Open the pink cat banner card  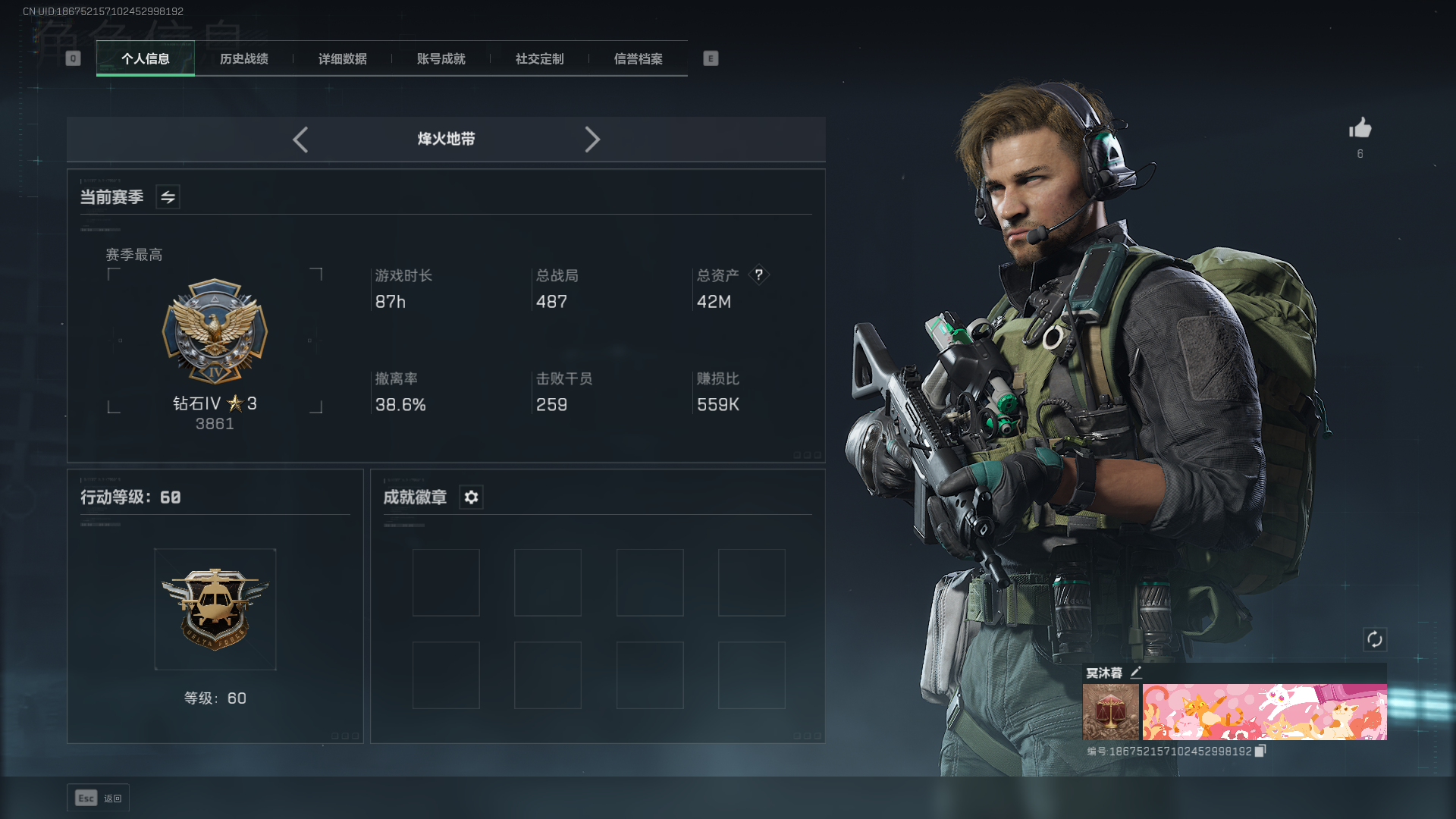click(1264, 712)
